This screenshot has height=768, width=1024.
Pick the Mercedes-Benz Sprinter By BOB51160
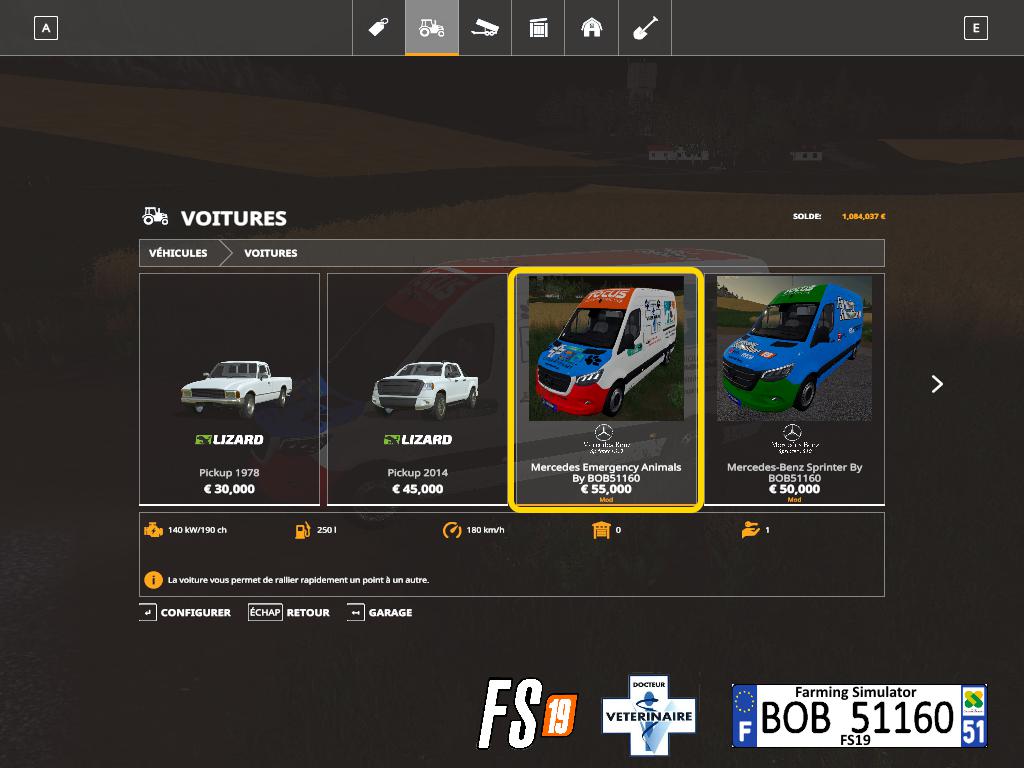coord(794,389)
